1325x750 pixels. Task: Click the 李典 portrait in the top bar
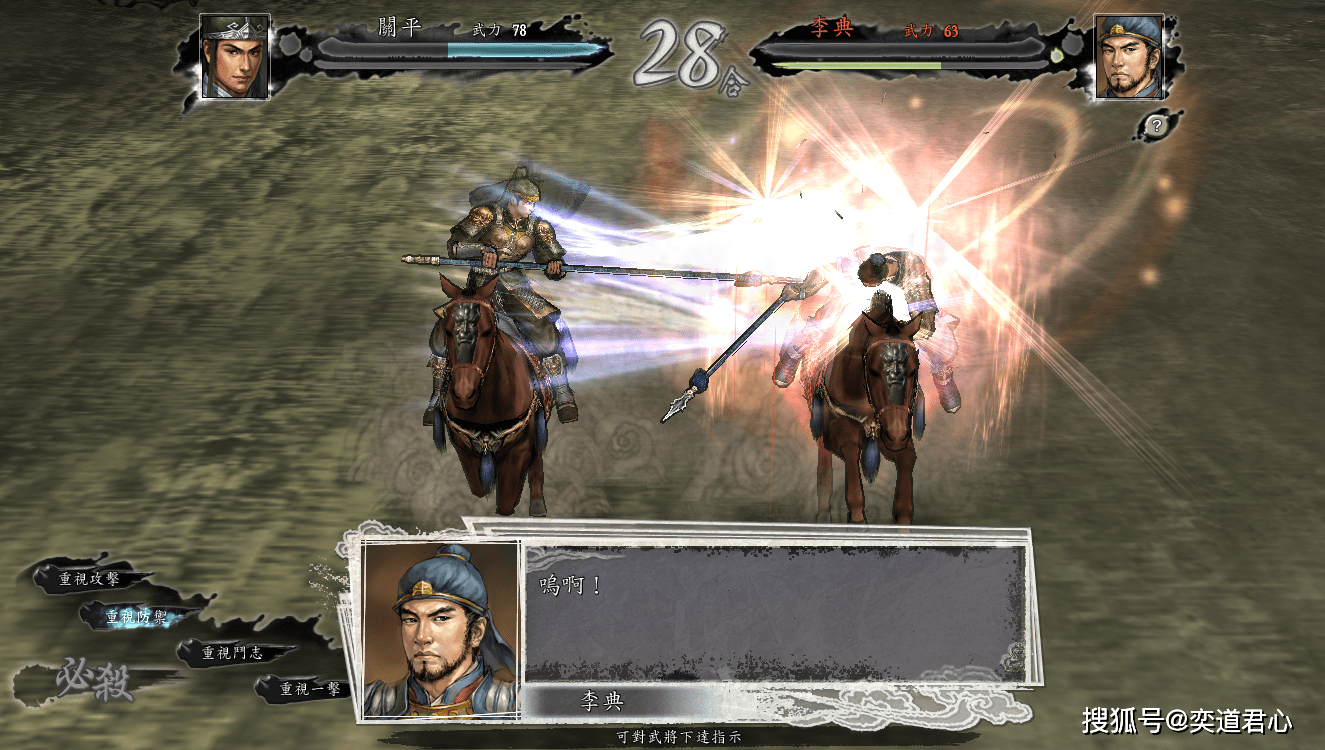(x=1129, y=56)
